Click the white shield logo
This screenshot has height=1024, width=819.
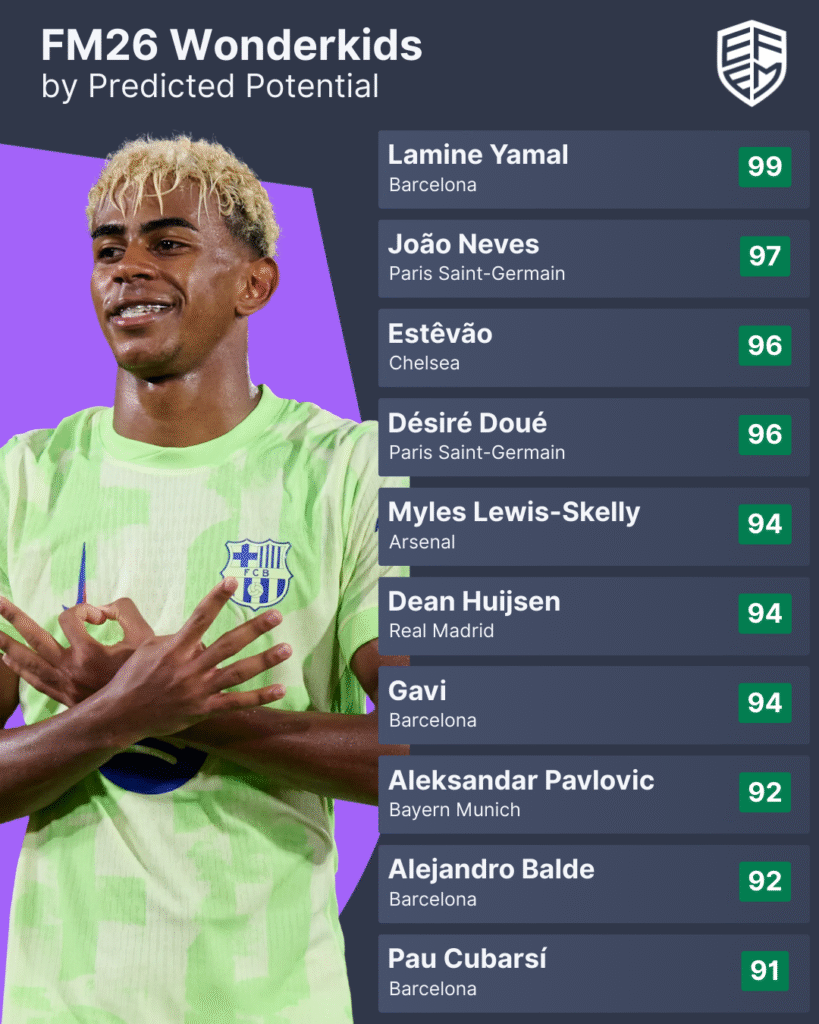752,62
